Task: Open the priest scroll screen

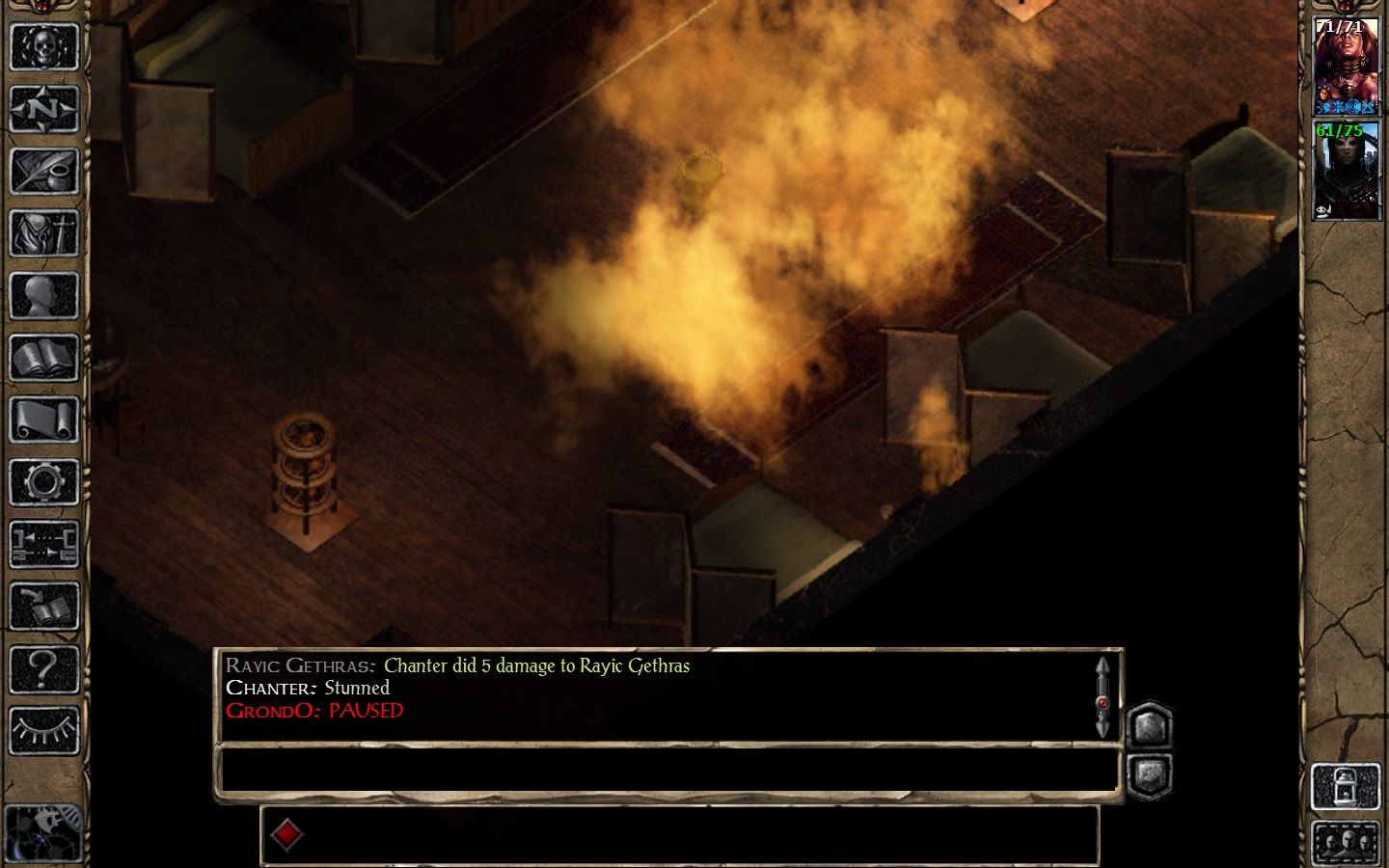Action: click(x=43, y=420)
